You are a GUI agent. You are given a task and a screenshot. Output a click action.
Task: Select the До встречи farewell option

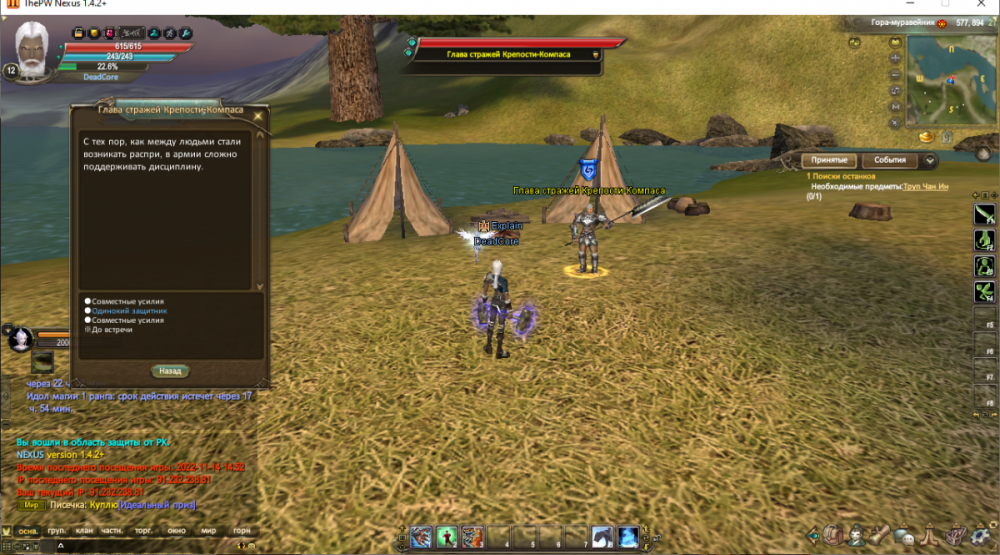tap(112, 329)
